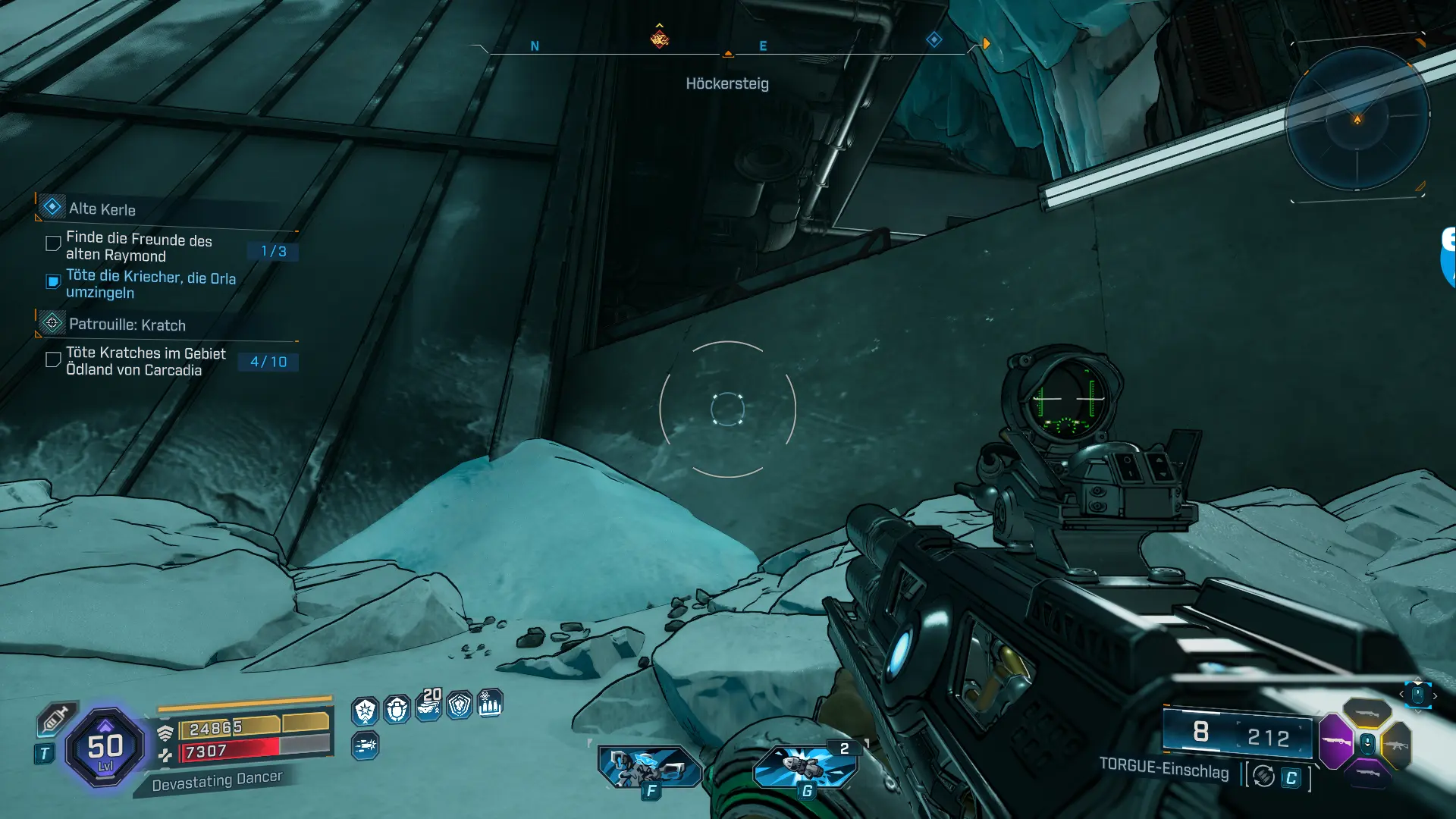Tick the Finde die Freunde objective checkbox

point(53,243)
